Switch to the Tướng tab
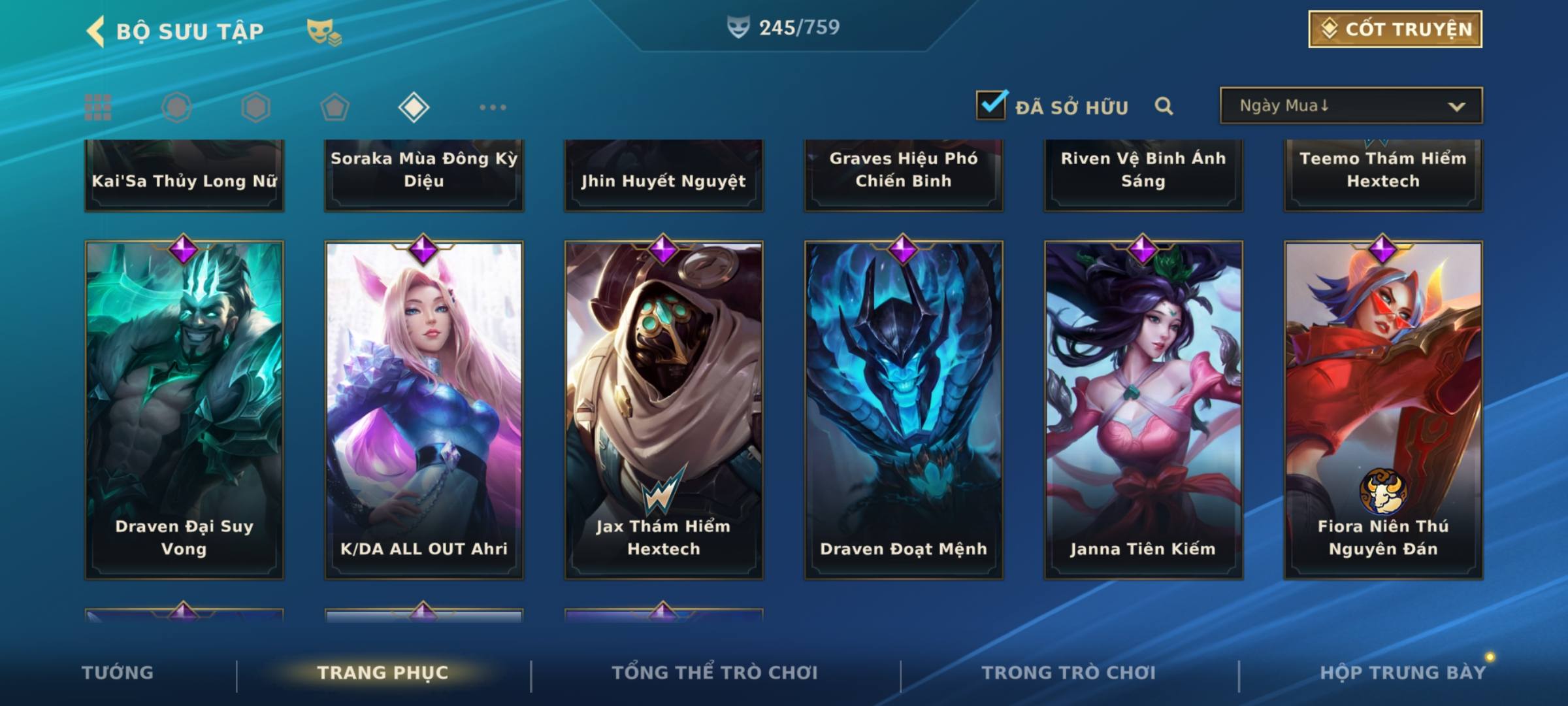This screenshot has height=706, width=1568. coord(118,673)
